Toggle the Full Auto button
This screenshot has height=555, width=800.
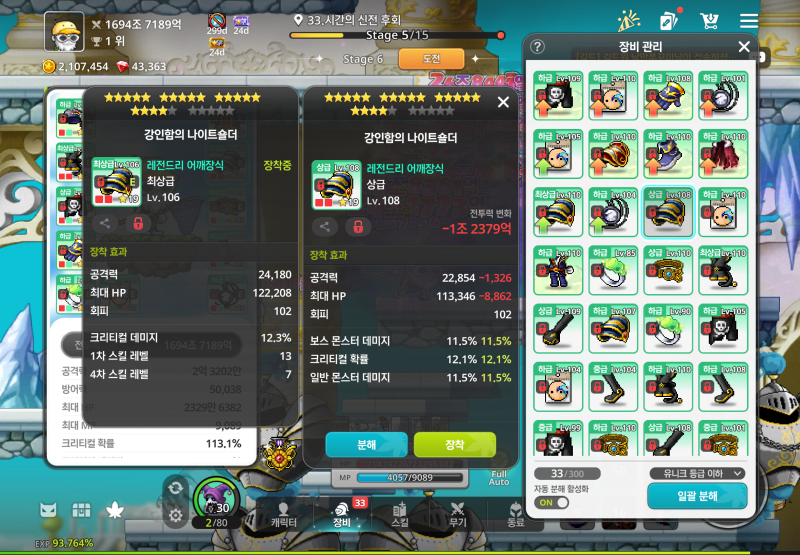(500, 480)
